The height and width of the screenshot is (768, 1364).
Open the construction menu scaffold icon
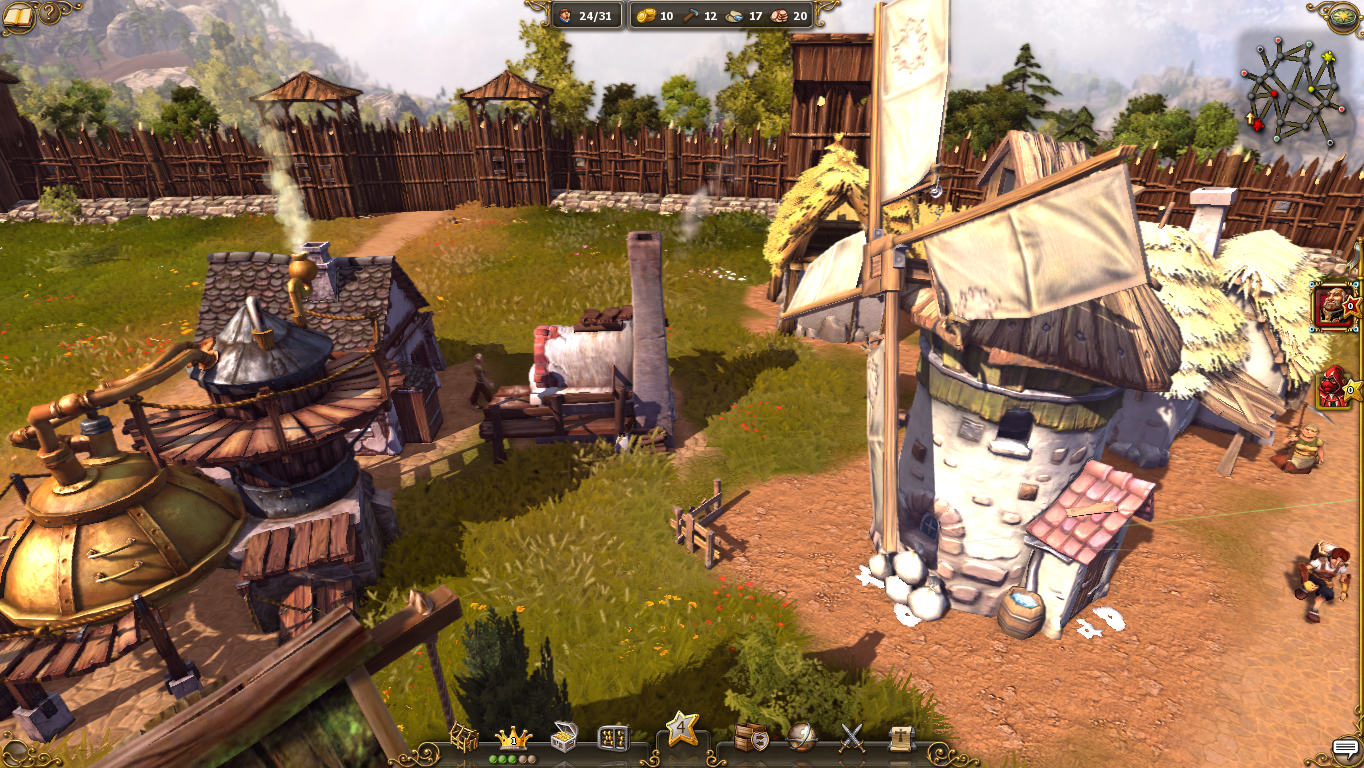pos(464,739)
